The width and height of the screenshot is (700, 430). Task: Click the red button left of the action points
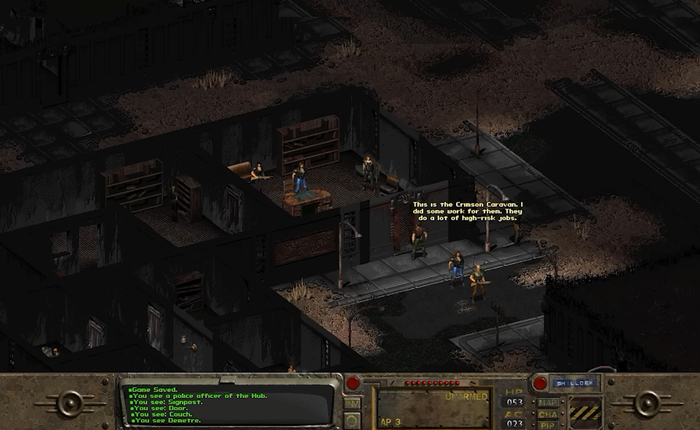tap(353, 383)
